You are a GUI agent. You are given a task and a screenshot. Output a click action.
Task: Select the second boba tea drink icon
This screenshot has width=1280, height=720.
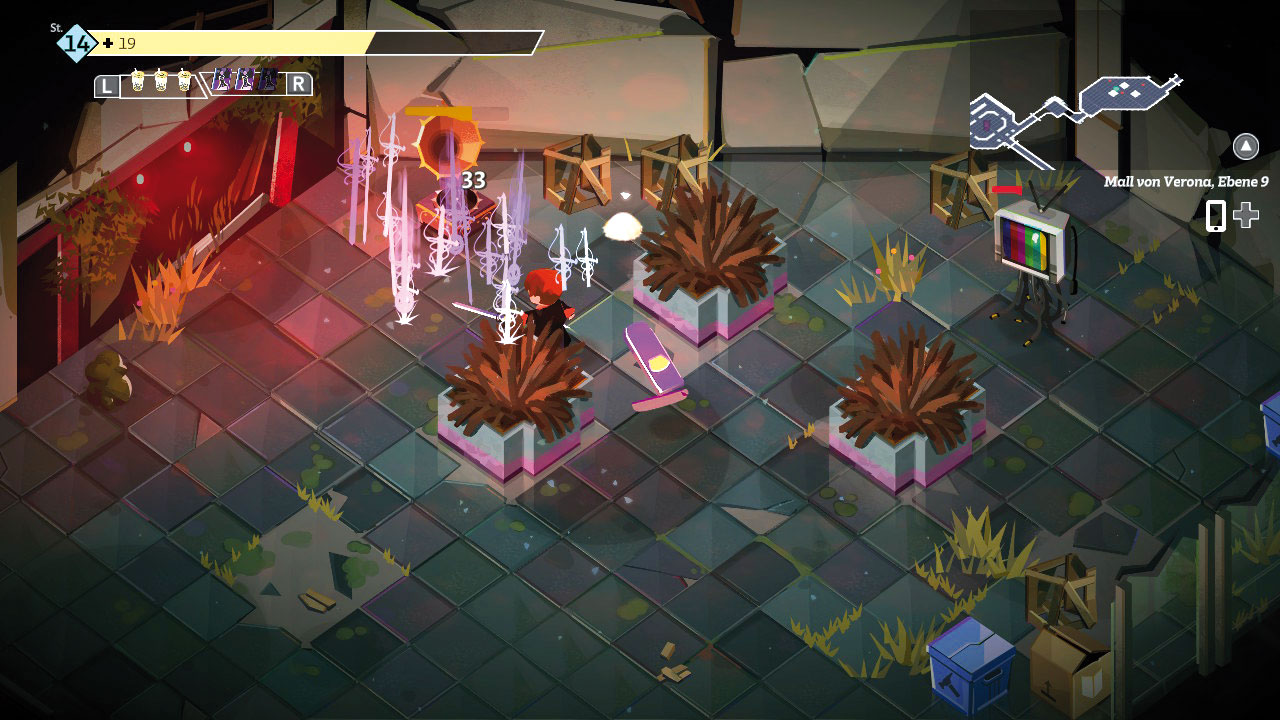pos(161,81)
